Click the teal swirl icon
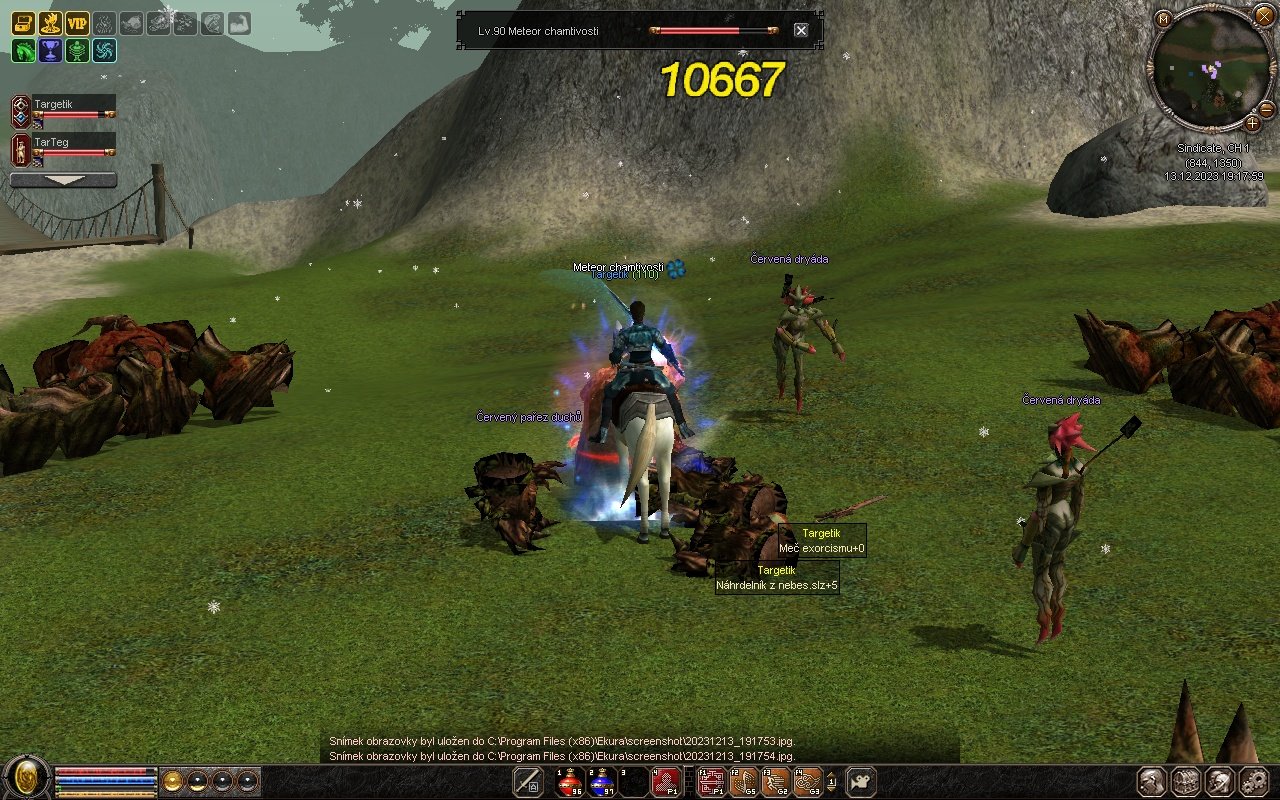The width and height of the screenshot is (1280, 800). click(104, 50)
